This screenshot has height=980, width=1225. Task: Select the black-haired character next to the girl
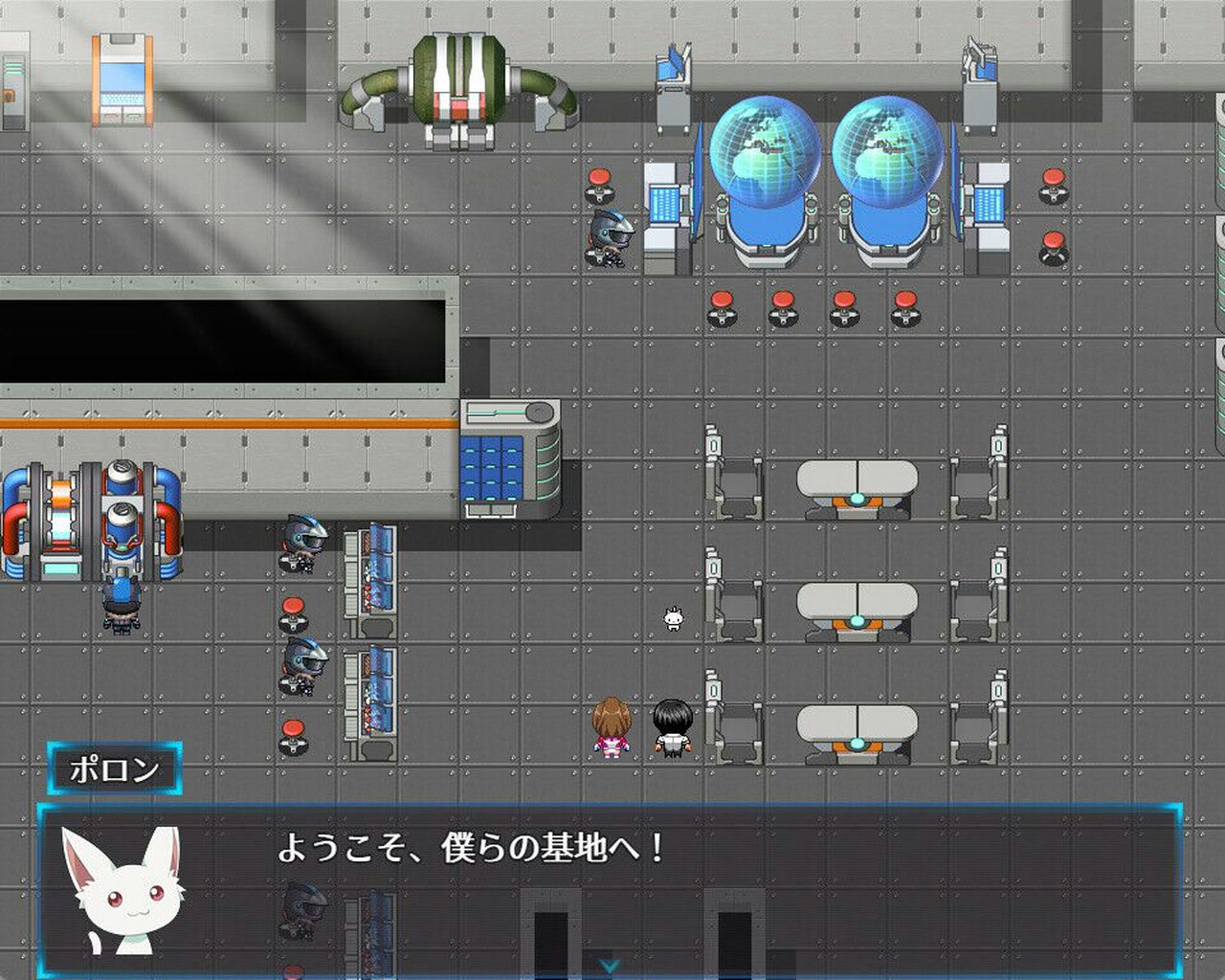pos(673,727)
